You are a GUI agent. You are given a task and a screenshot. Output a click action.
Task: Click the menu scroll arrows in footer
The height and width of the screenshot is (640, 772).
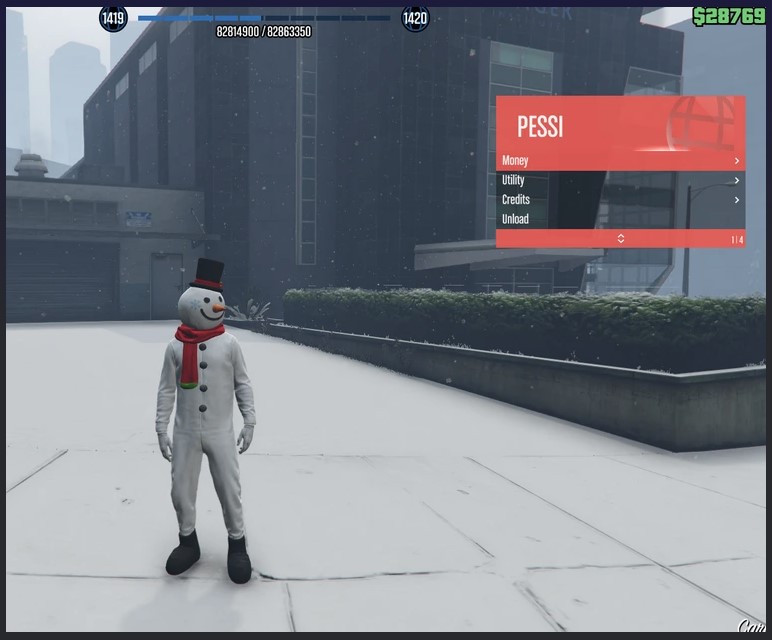(620, 239)
